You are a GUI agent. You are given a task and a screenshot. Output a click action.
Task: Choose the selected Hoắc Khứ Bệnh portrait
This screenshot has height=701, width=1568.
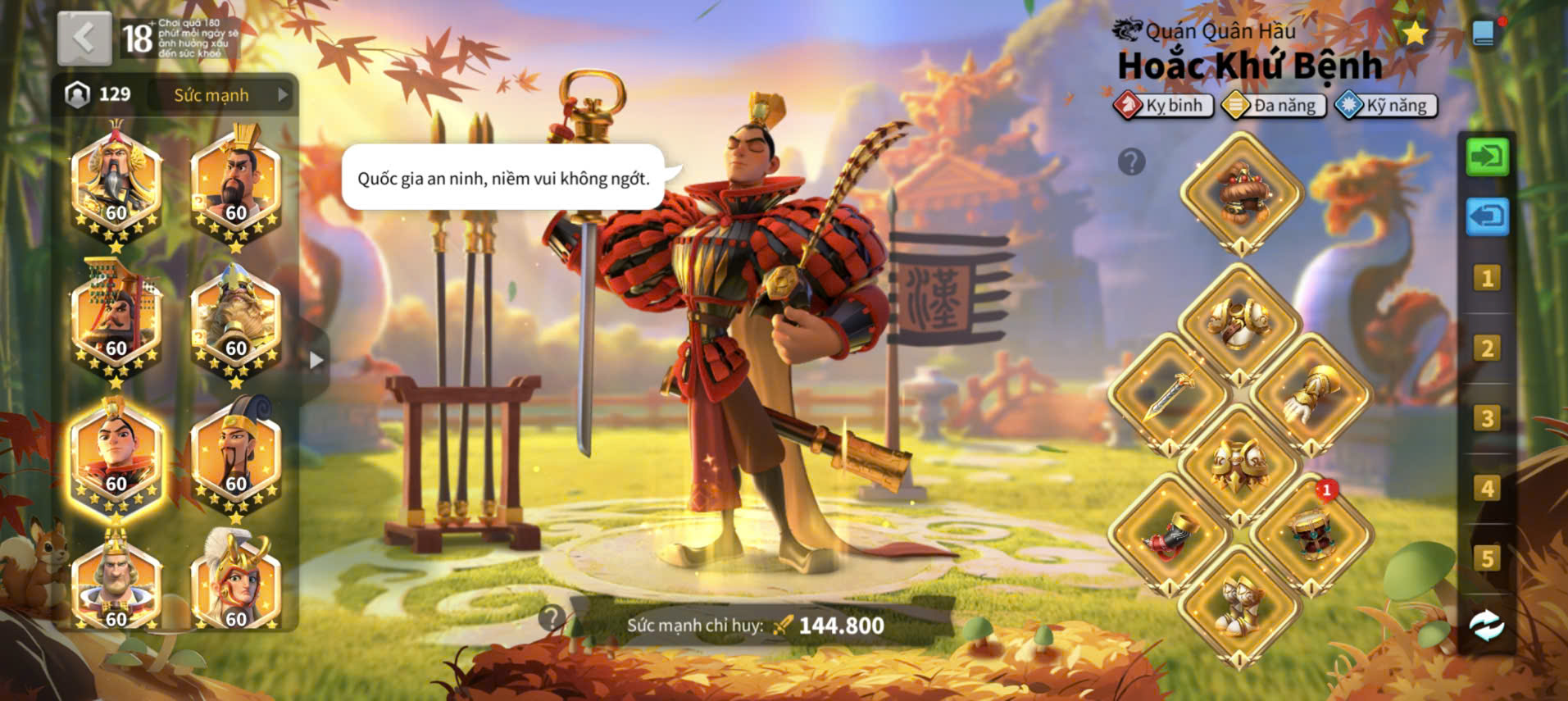click(116, 458)
